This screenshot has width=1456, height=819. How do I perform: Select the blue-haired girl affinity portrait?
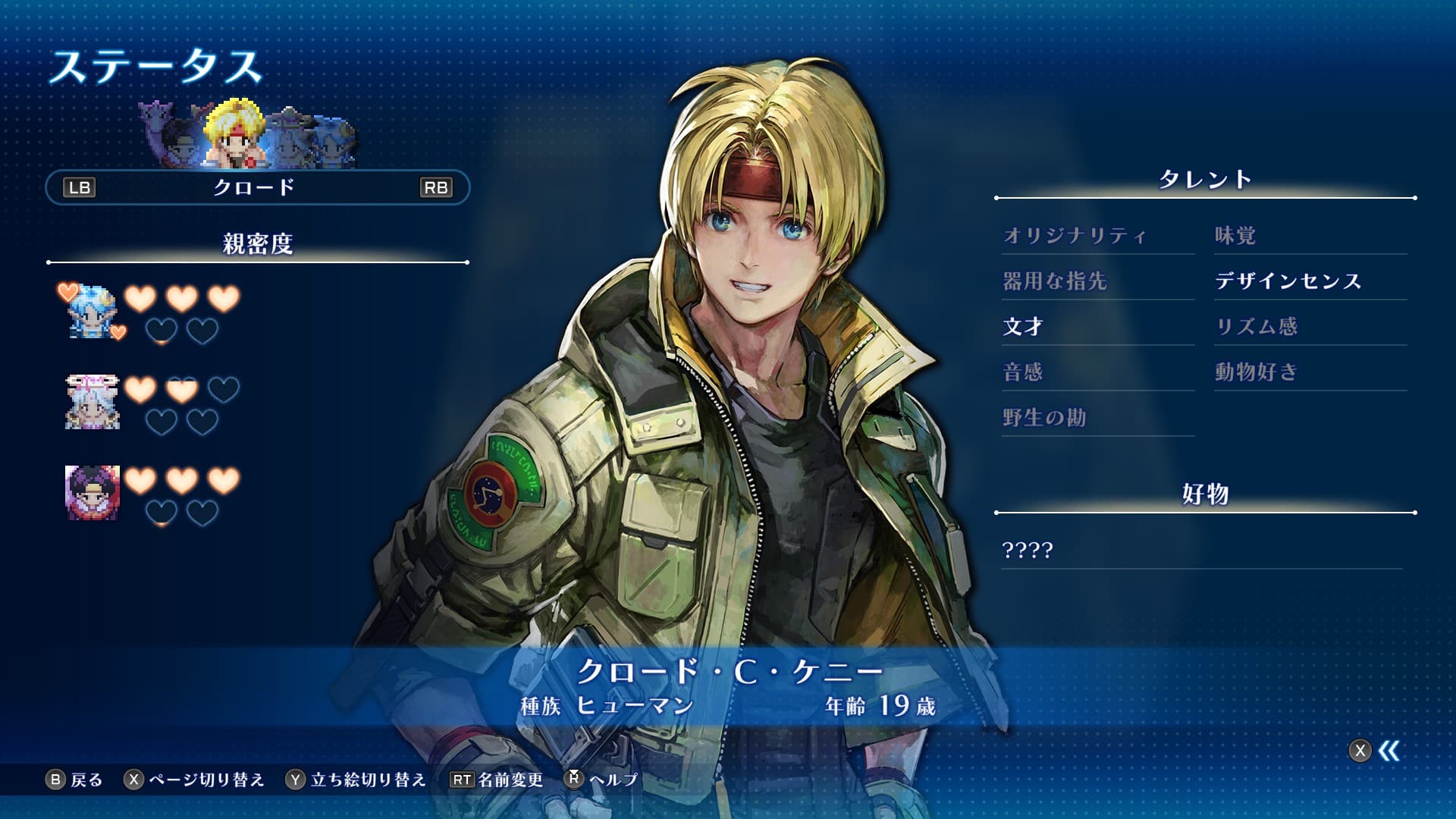92,312
